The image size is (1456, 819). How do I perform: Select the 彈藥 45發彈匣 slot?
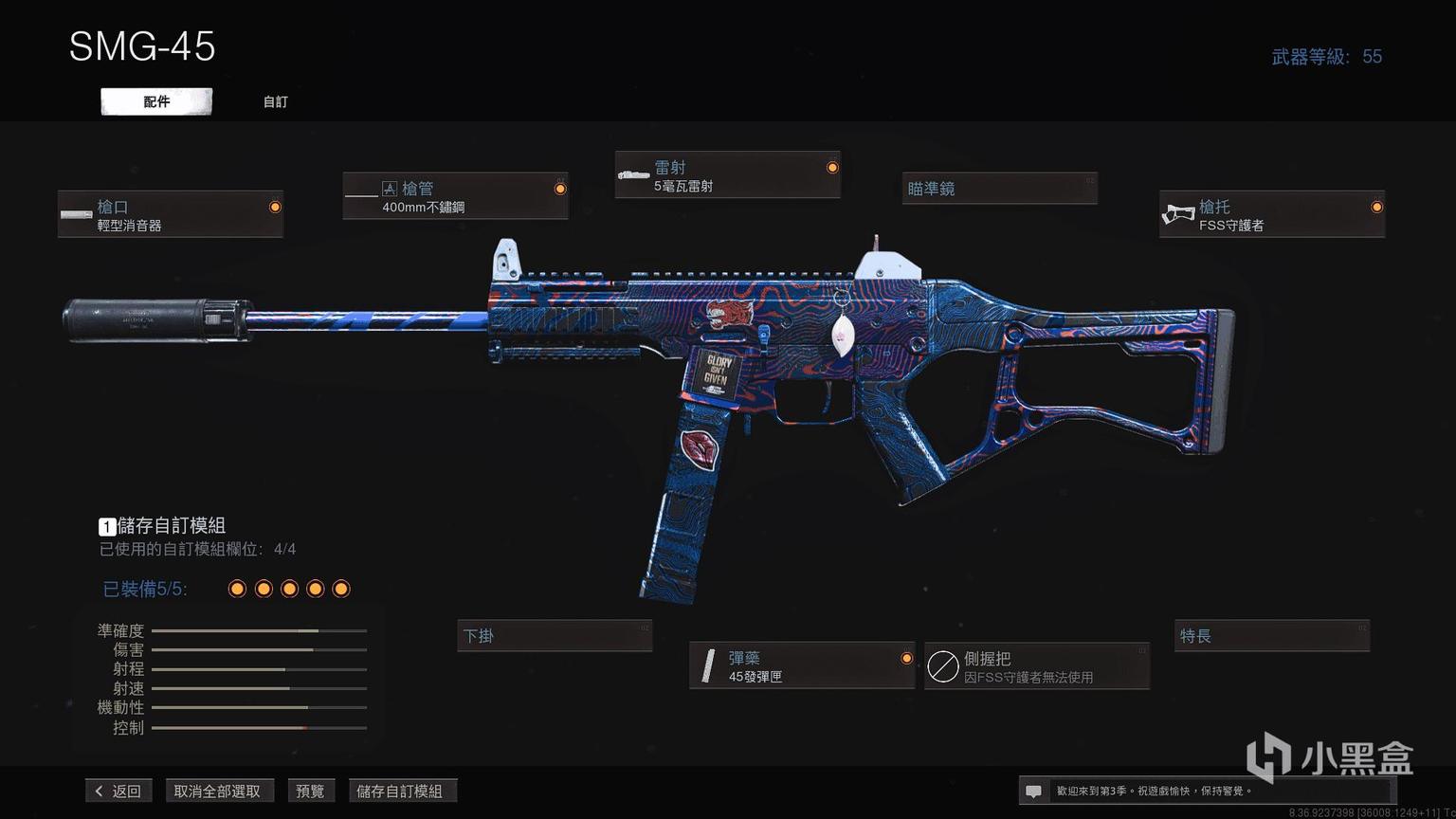[801, 666]
